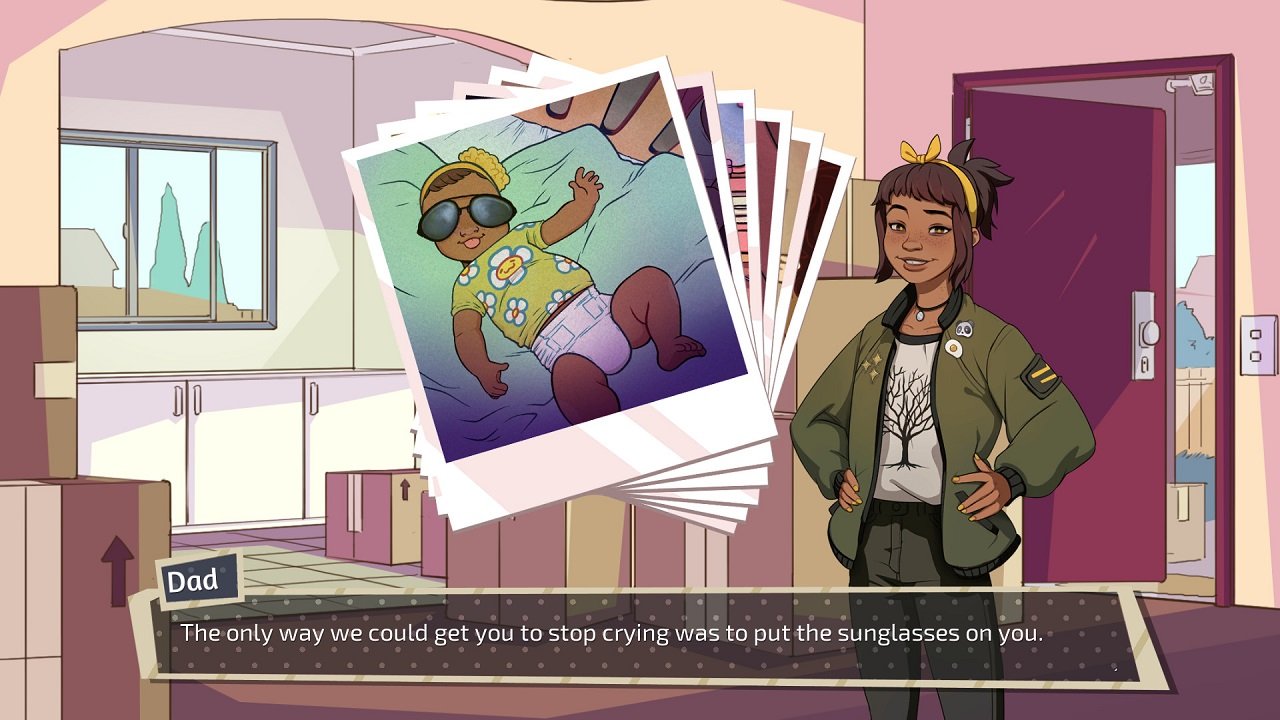Click the panda pin on Amanda's jacket
This screenshot has height=720, width=1280.
pyautogui.click(x=963, y=327)
